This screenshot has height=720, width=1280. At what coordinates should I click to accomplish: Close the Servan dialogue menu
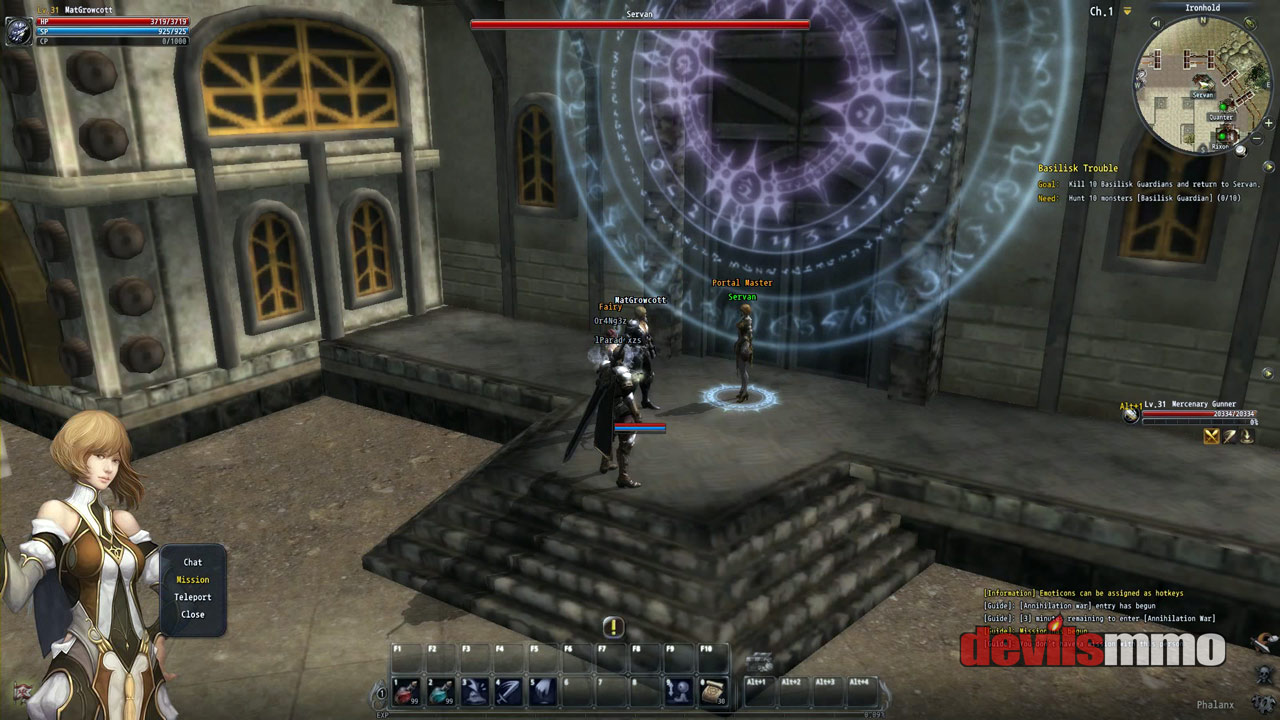point(192,614)
